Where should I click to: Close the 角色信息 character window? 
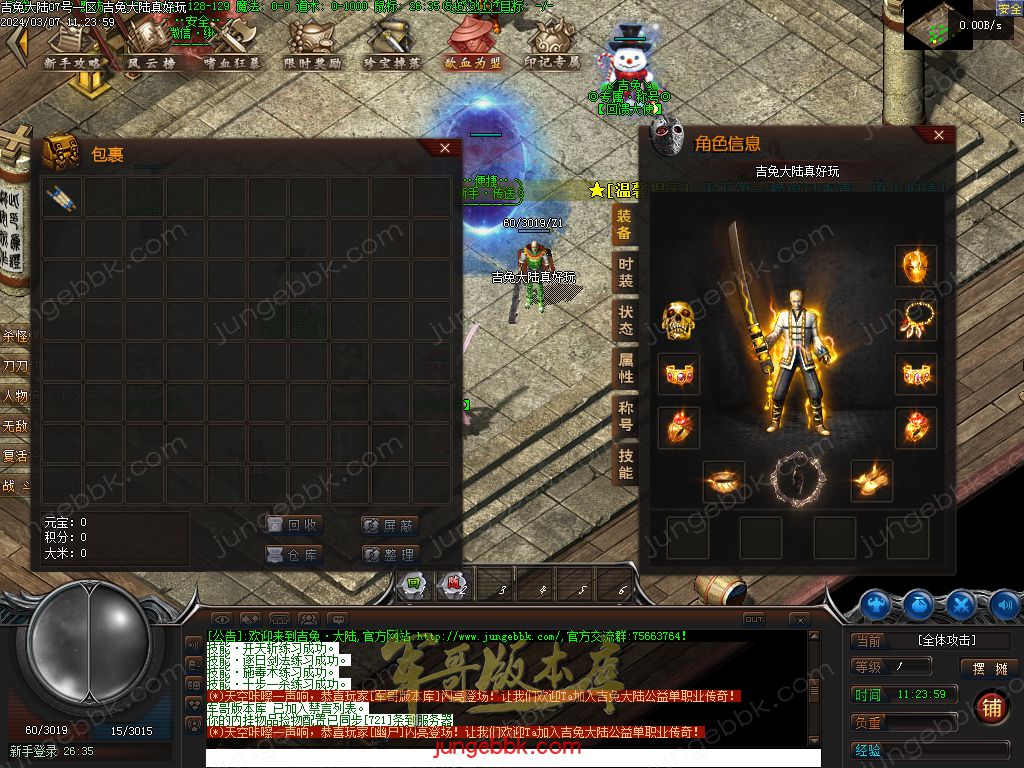[x=938, y=135]
